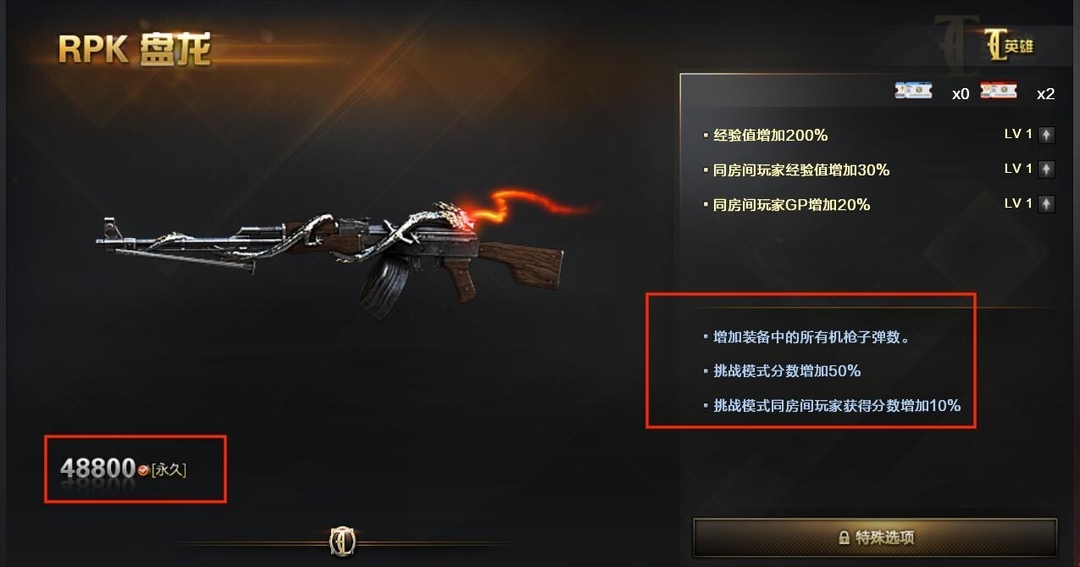
Task: Select the red upgrade ticket icon
Action: click(x=998, y=91)
